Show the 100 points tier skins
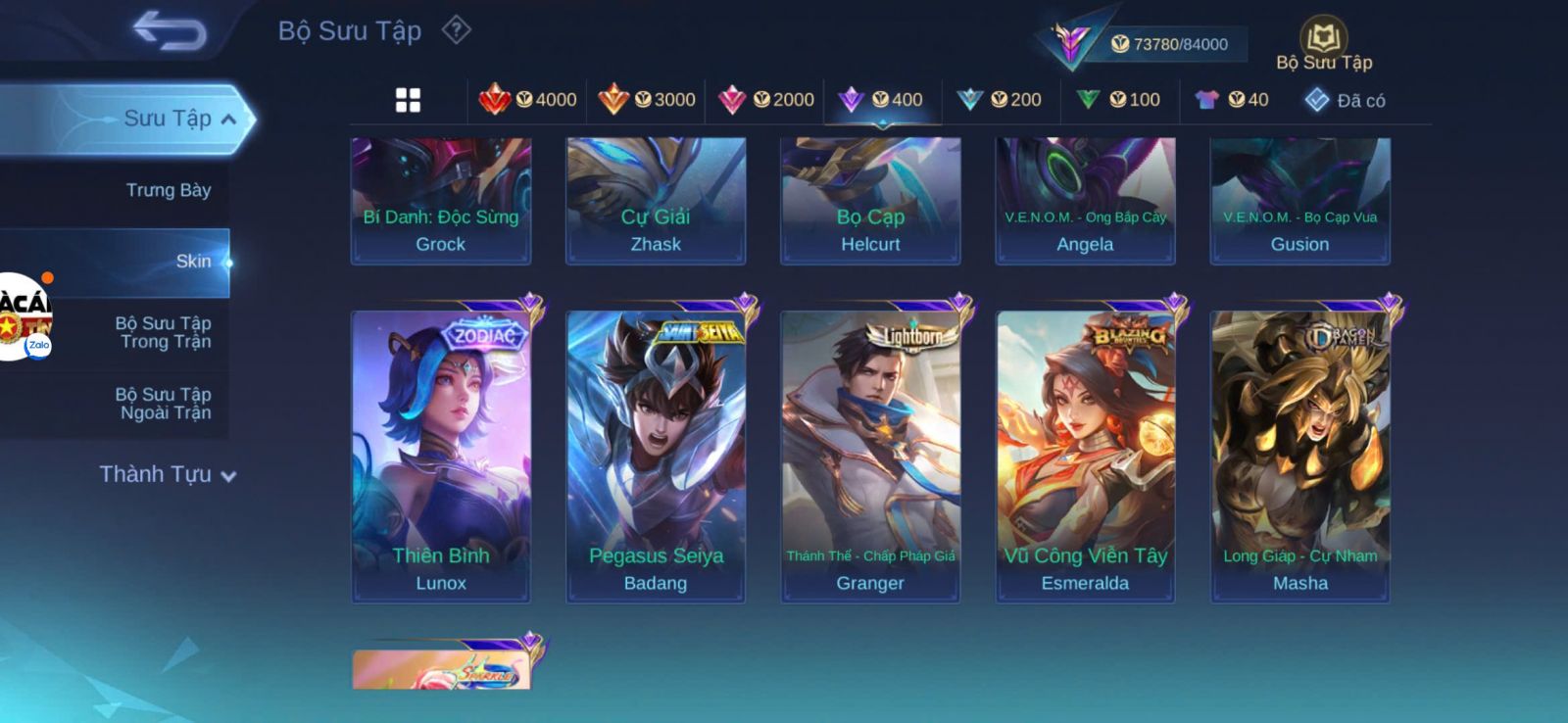 pos(1118,100)
